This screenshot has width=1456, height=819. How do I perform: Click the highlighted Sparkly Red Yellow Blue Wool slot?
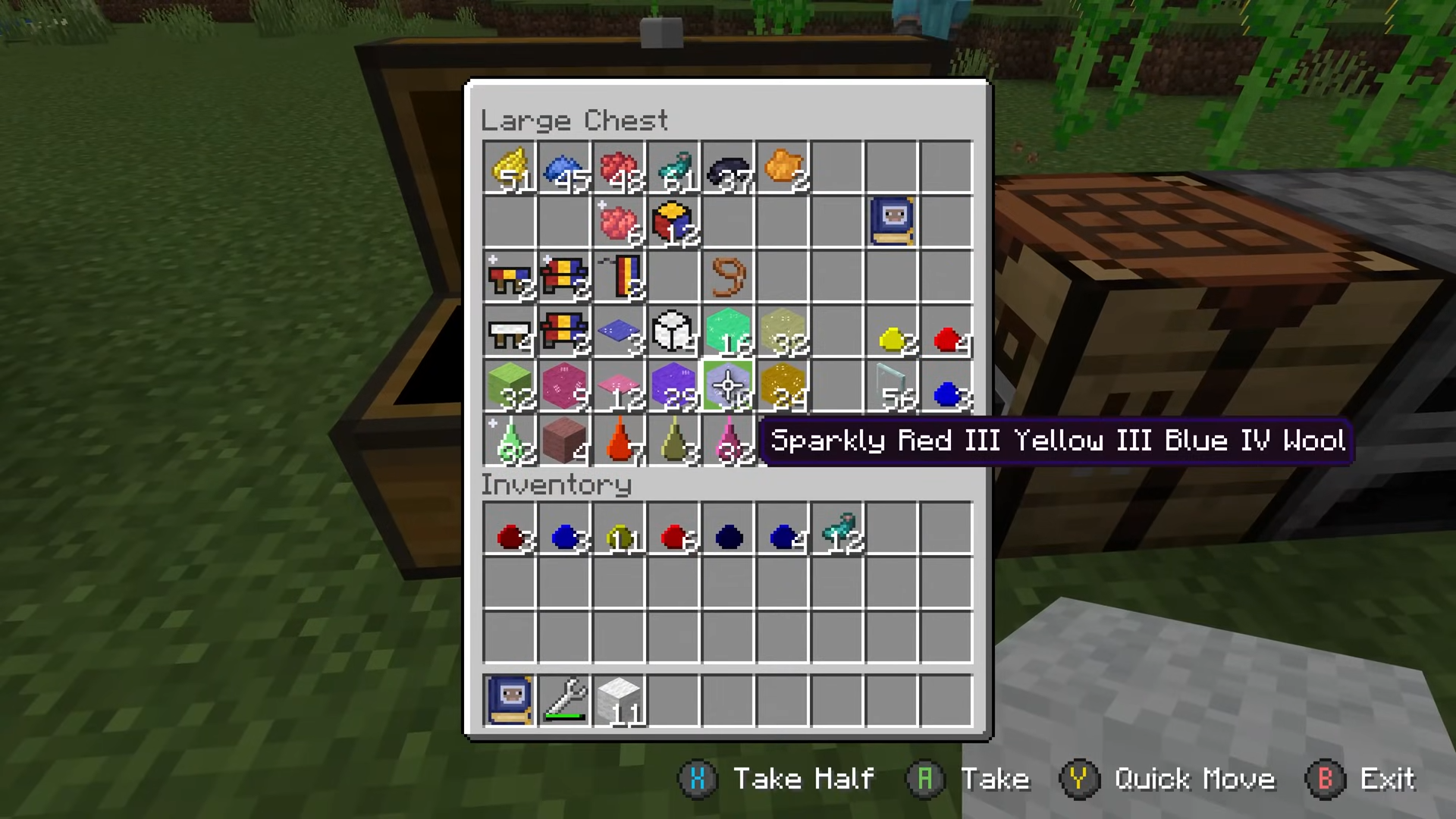tap(728, 386)
